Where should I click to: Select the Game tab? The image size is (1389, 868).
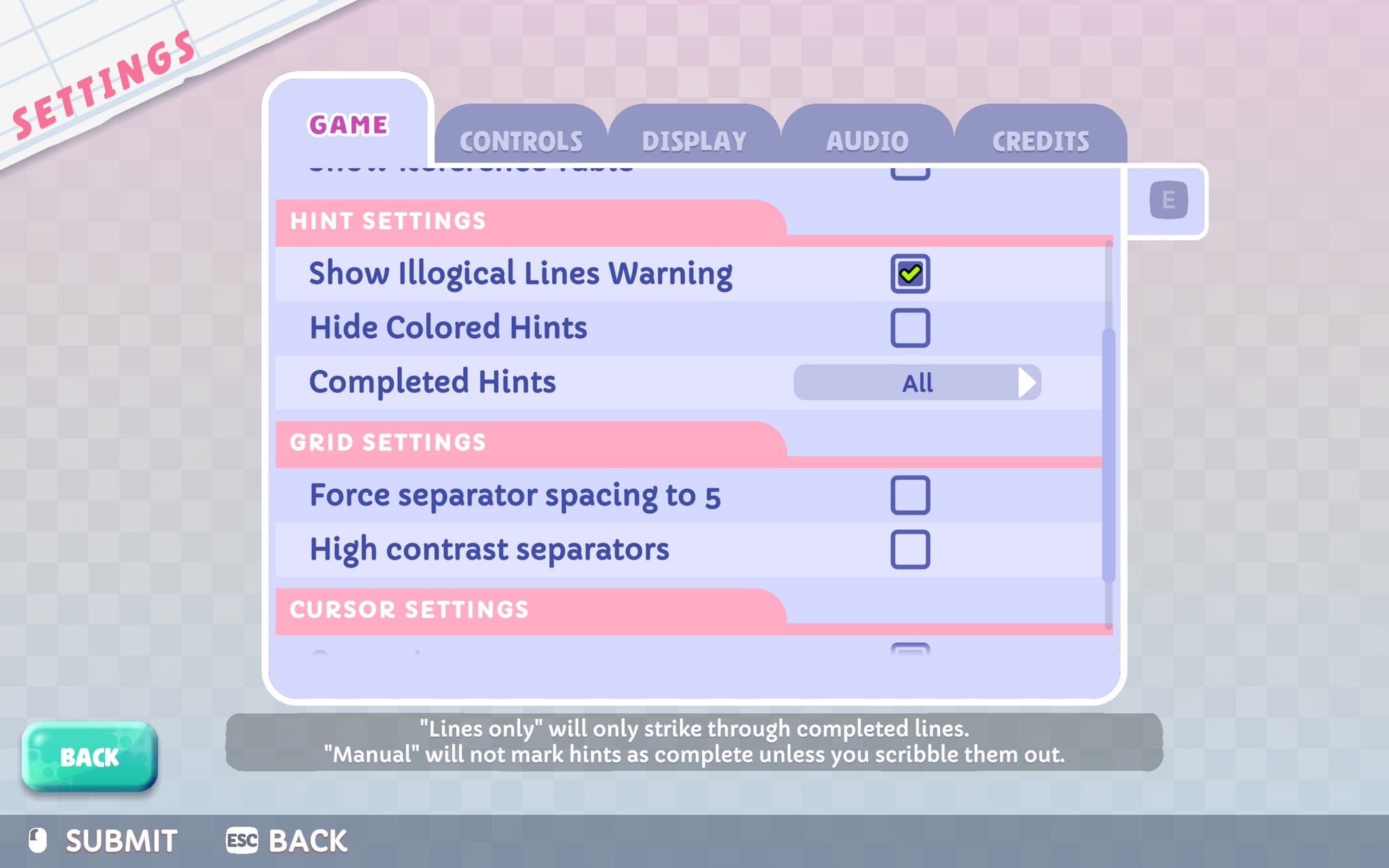349,125
